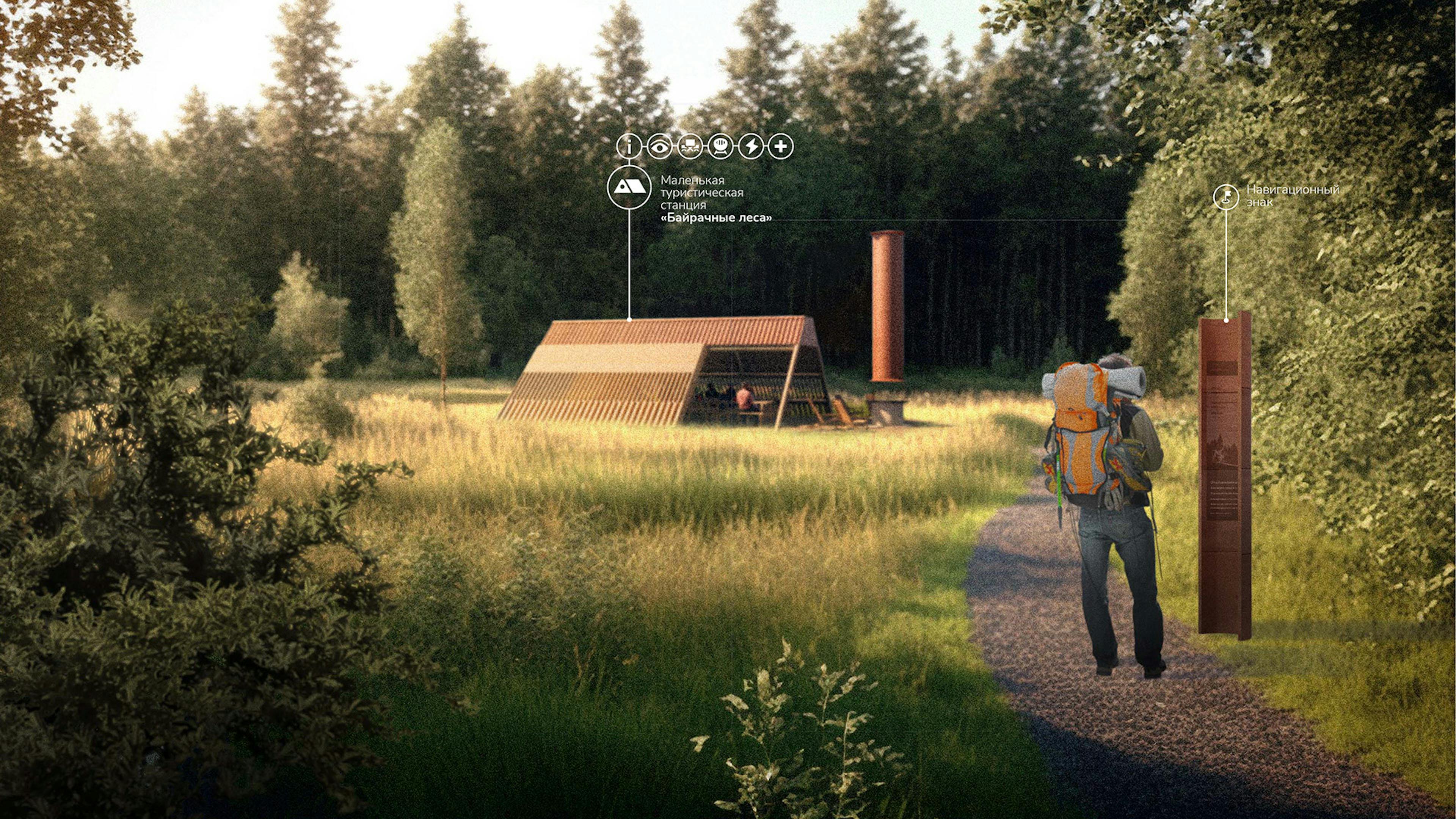Select the flag navigation sign marker

tap(1226, 197)
